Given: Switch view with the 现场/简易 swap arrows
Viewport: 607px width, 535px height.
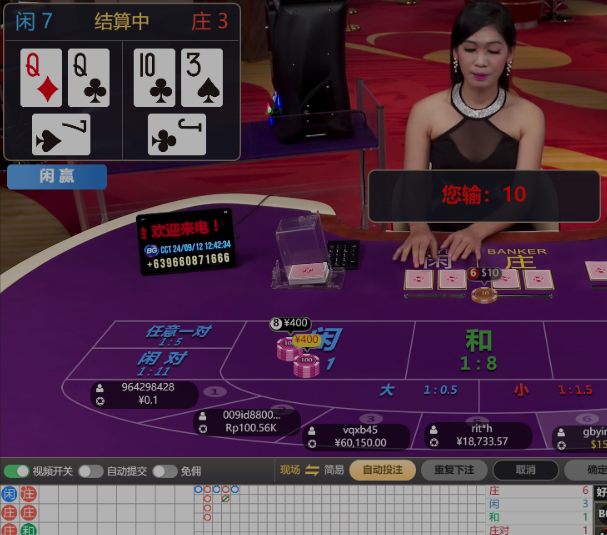Looking at the screenshot, I should (x=312, y=470).
